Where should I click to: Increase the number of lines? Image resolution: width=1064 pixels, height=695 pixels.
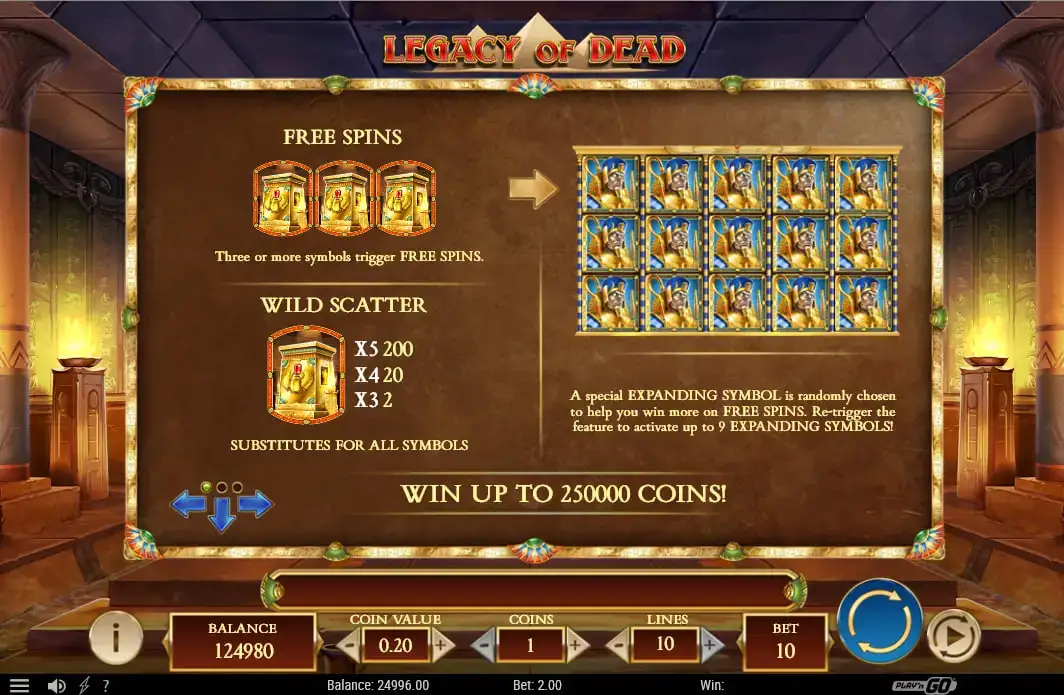click(x=710, y=645)
